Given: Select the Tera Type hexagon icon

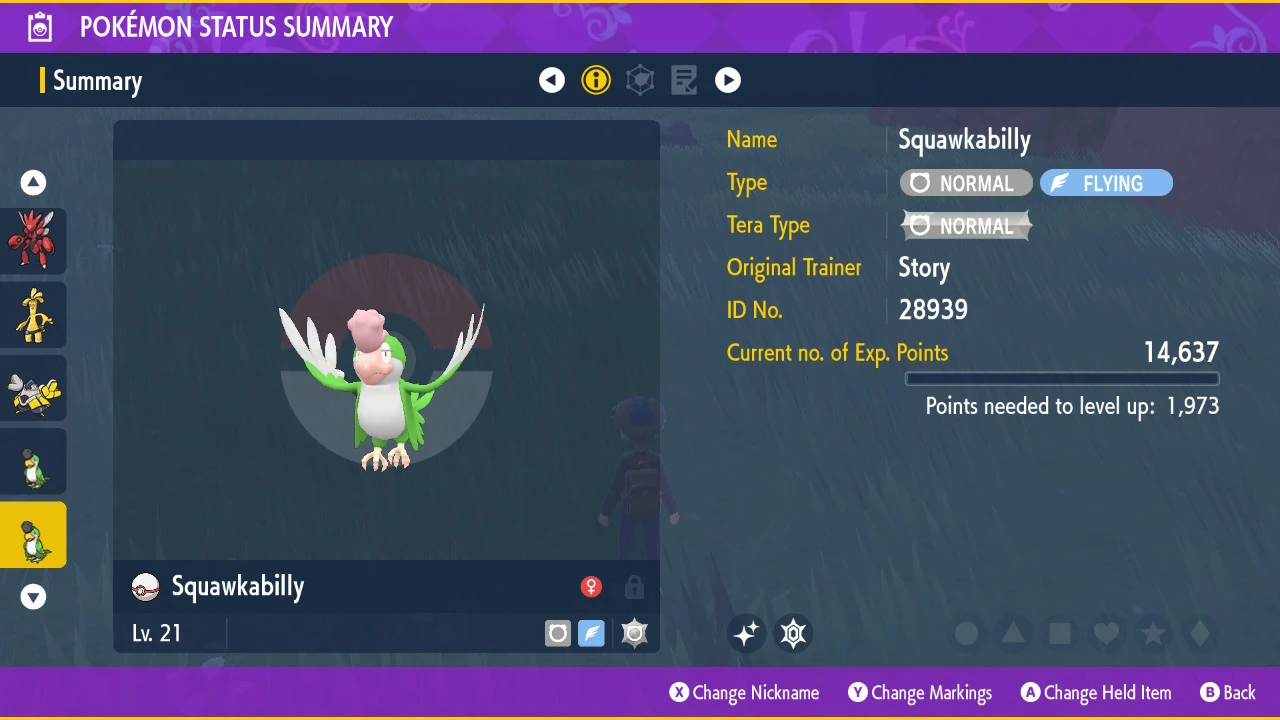Looking at the screenshot, I should click(x=640, y=80).
